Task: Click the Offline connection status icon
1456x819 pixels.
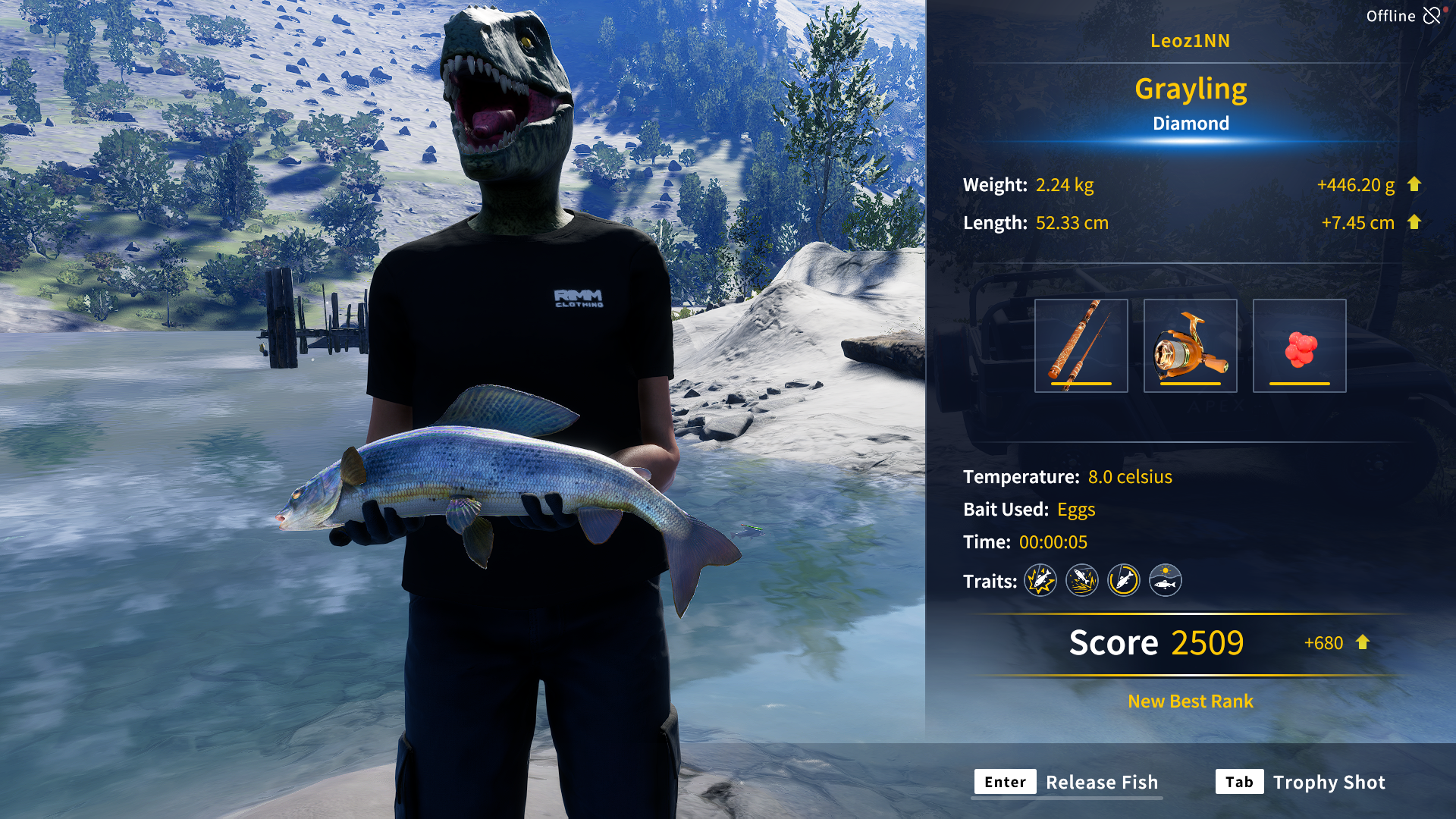Action: point(1432,16)
